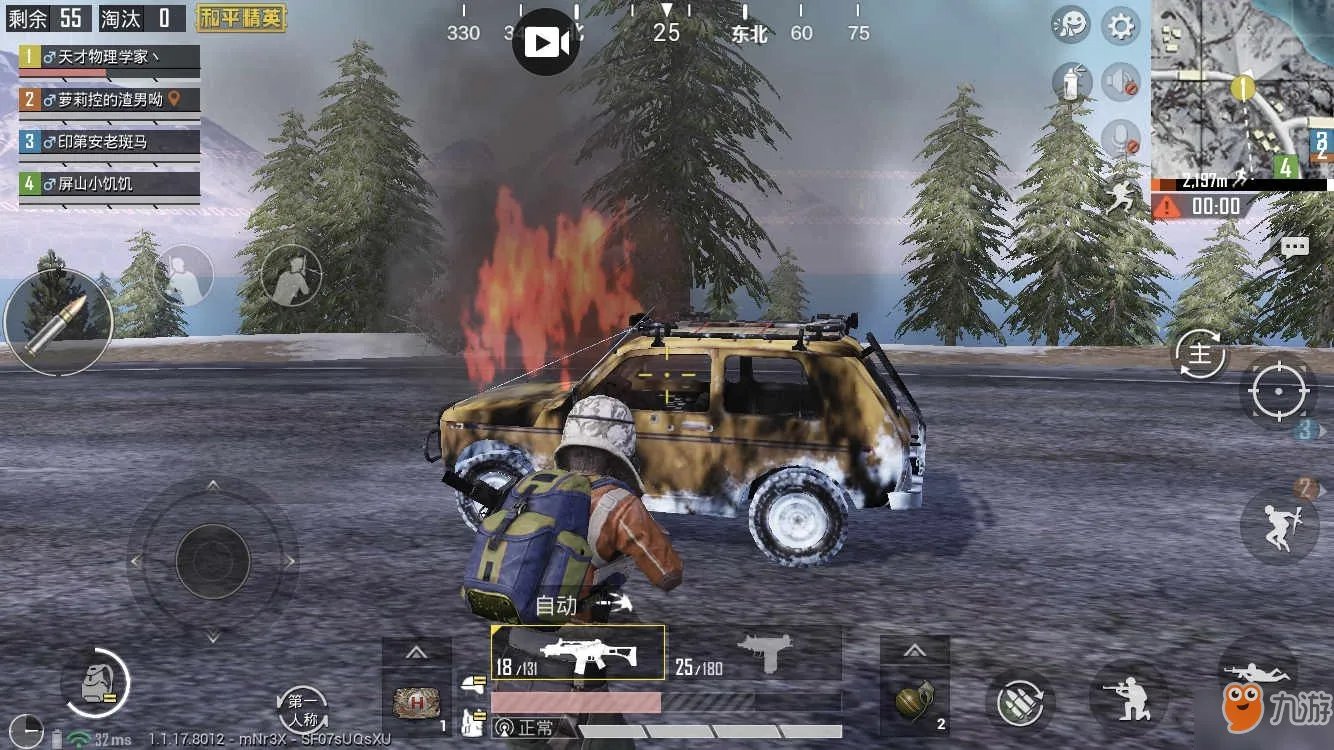Open the backpack inventory icon
Viewport: 1334px width, 750px height.
pos(95,683)
